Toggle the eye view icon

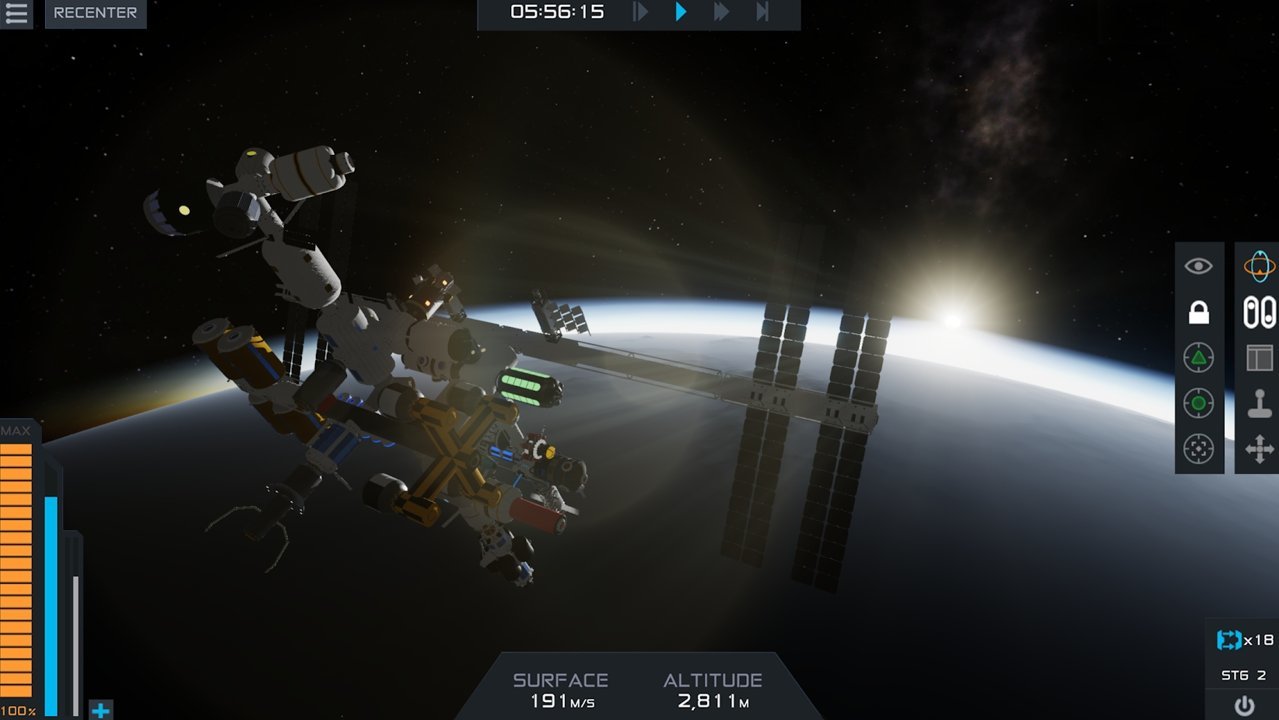(x=1198, y=266)
